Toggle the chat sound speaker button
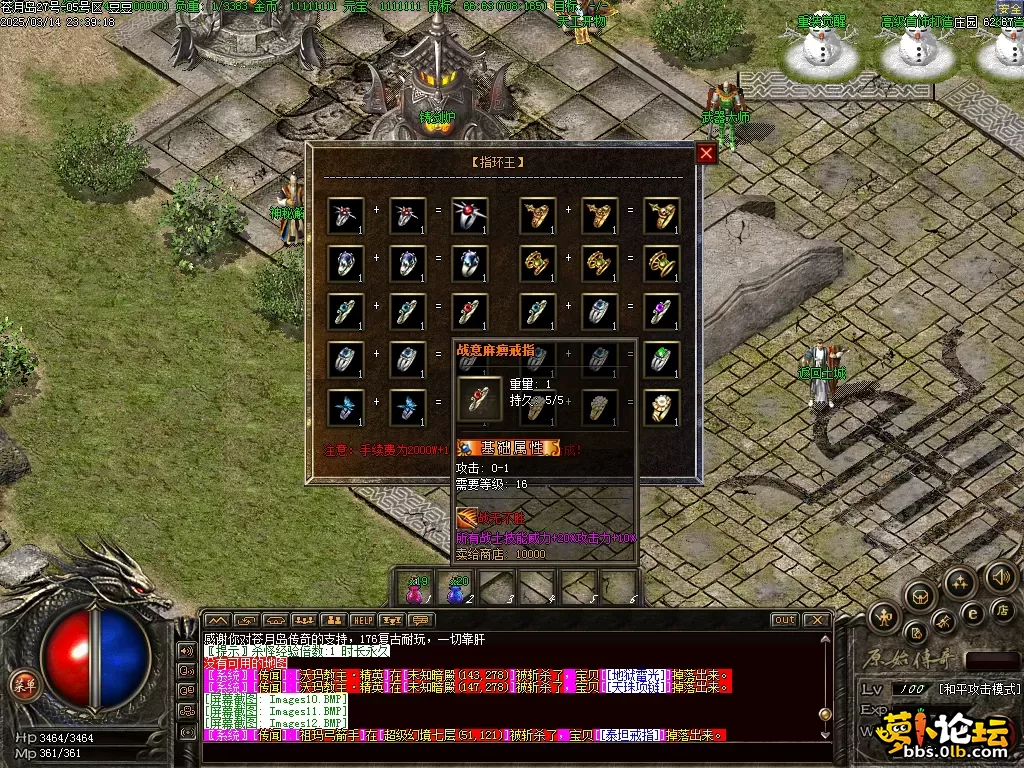Screen dimensions: 1024x768 (186, 650)
